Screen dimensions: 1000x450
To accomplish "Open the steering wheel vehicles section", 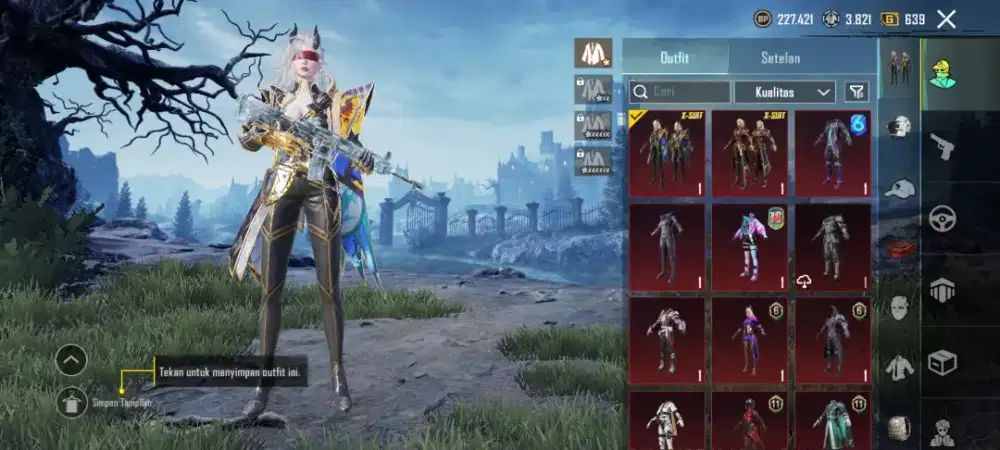I will 943,218.
